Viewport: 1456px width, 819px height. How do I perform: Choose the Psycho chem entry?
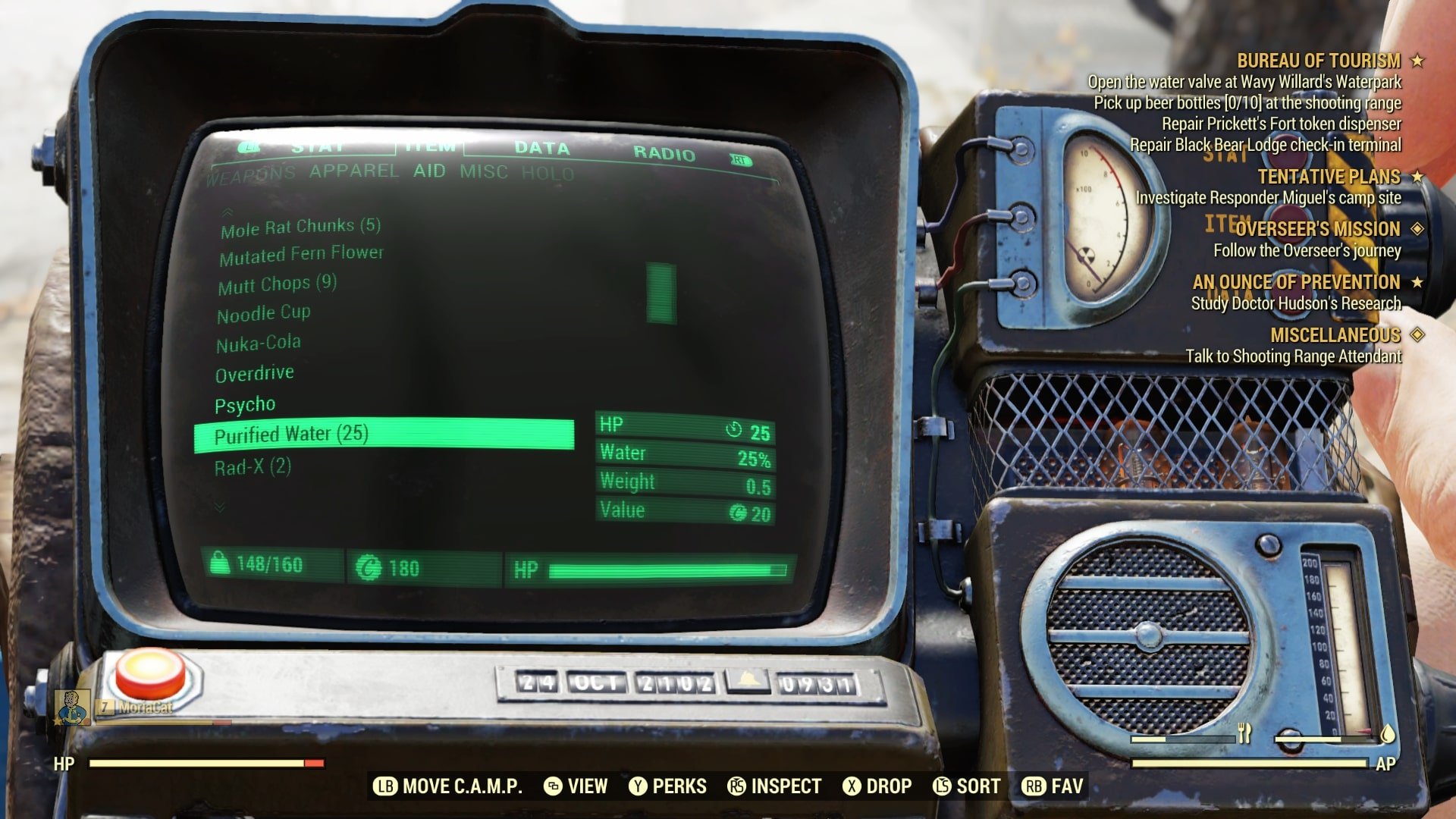[244, 405]
